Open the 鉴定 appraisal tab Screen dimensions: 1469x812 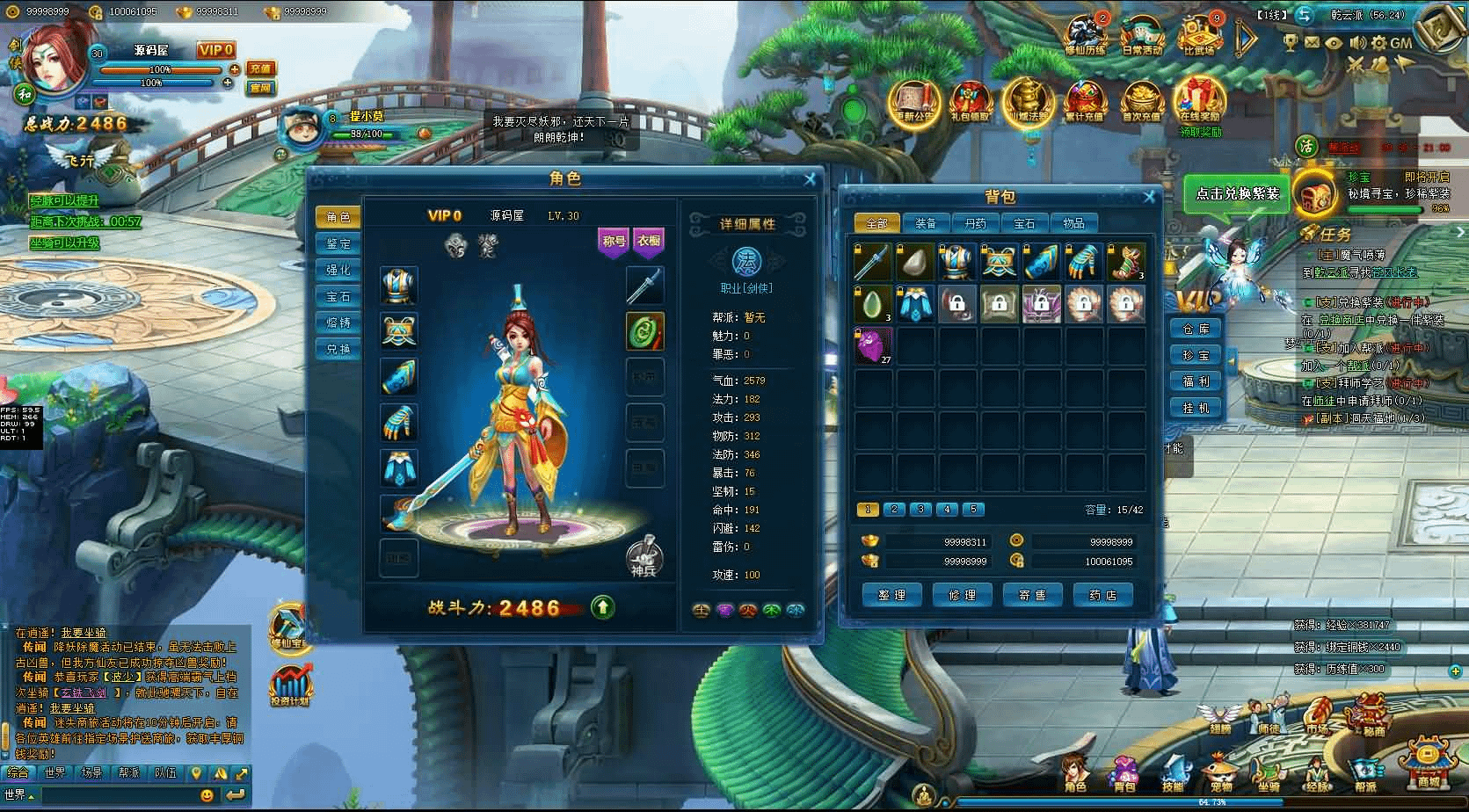(x=338, y=243)
